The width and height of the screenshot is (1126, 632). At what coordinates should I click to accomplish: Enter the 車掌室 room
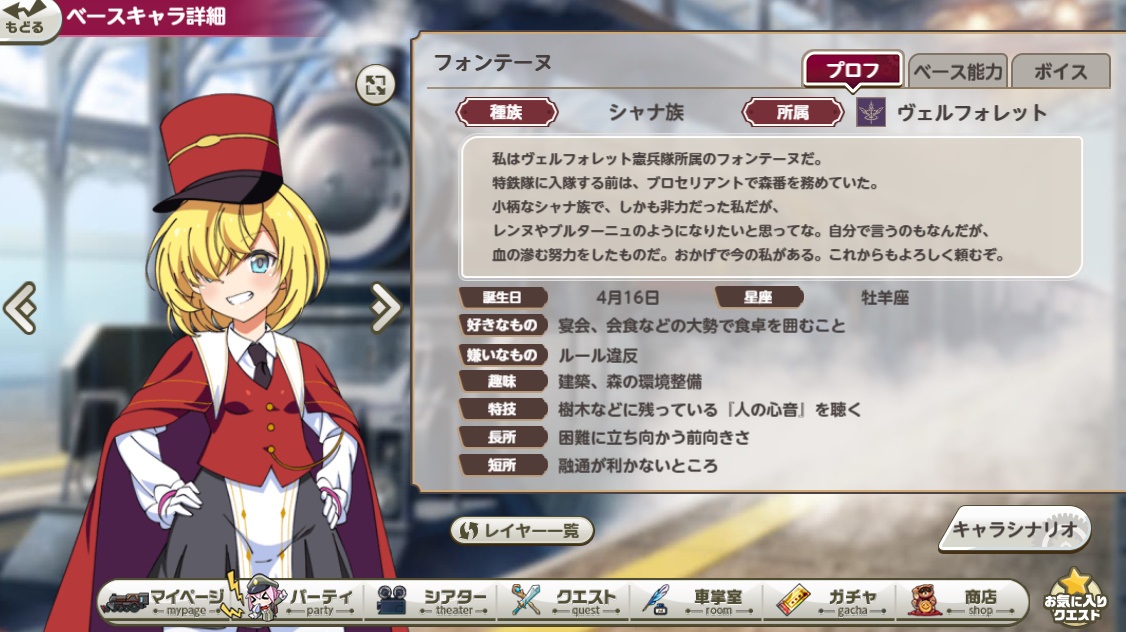click(x=702, y=600)
